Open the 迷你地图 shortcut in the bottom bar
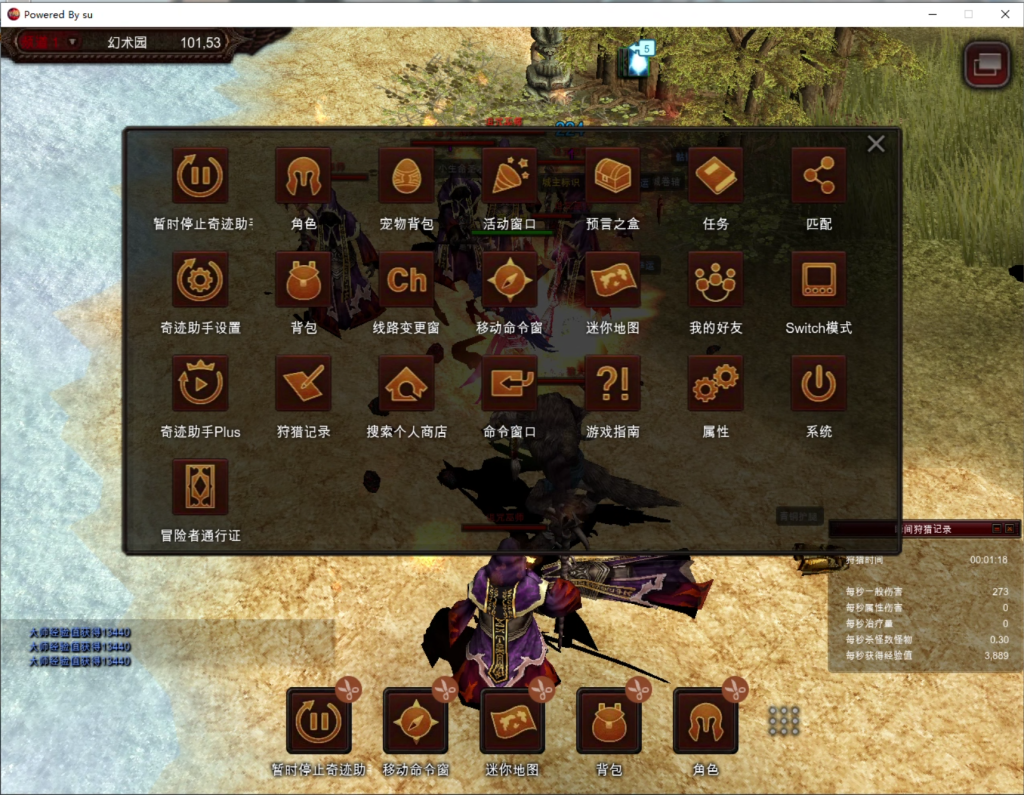The width and height of the screenshot is (1024, 795). [512, 722]
